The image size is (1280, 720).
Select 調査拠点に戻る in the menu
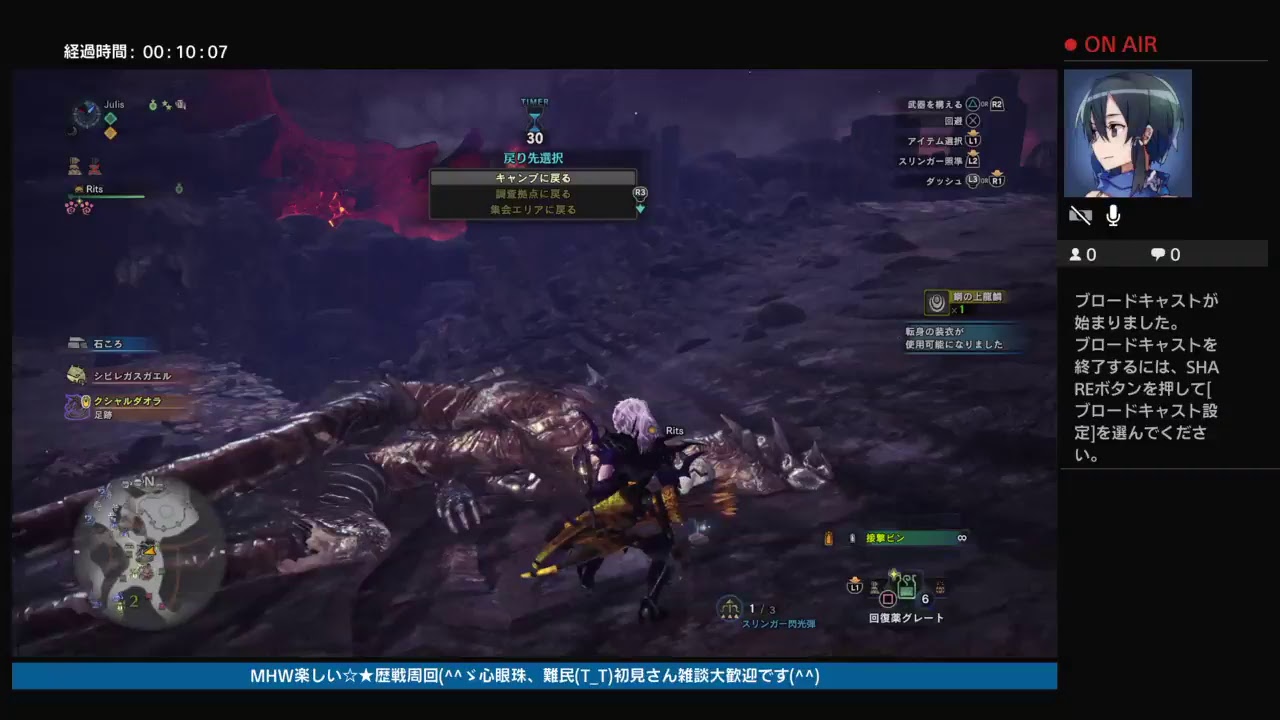pyautogui.click(x=533, y=193)
